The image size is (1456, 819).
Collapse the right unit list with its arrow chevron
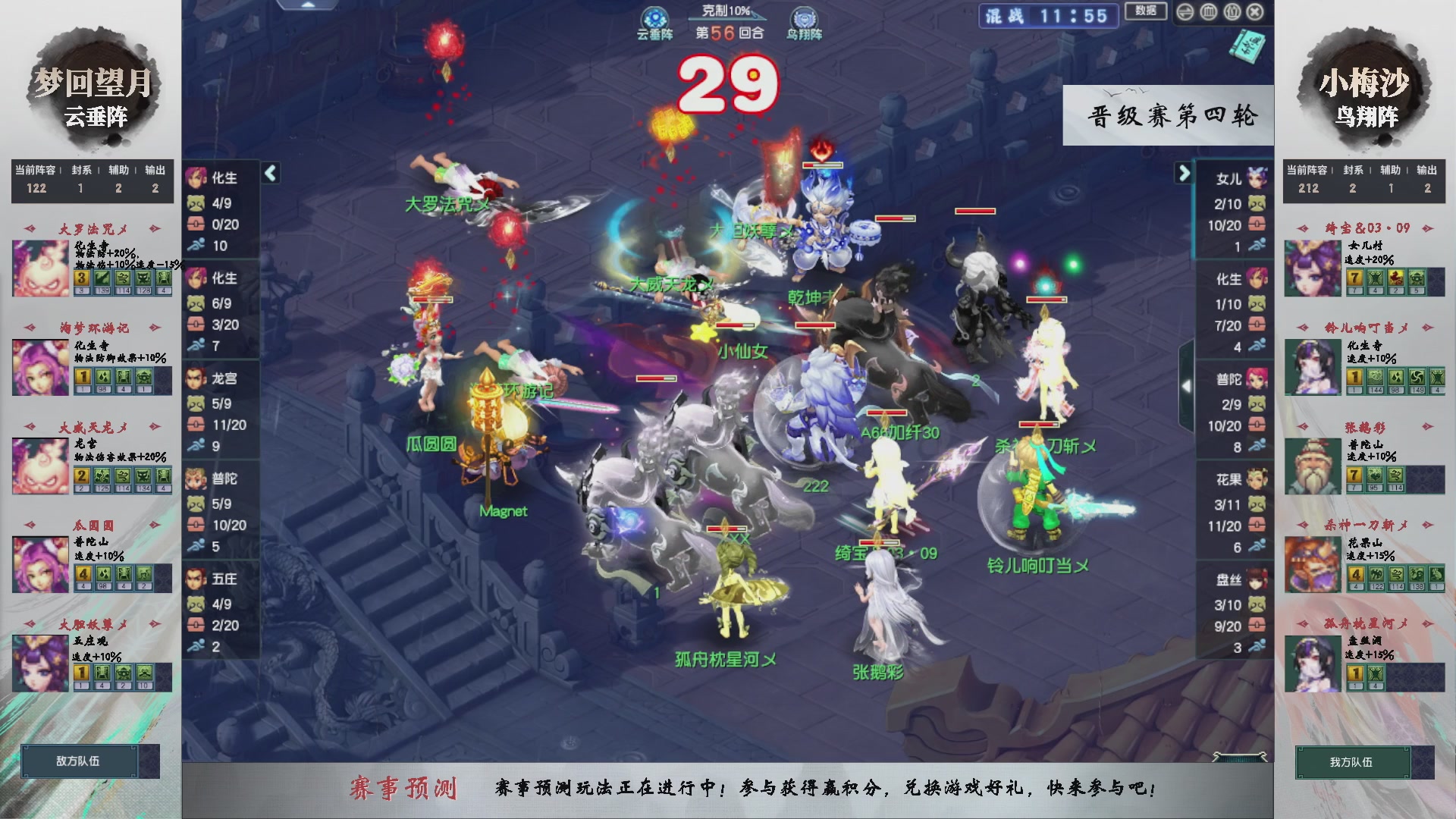coord(1185,173)
